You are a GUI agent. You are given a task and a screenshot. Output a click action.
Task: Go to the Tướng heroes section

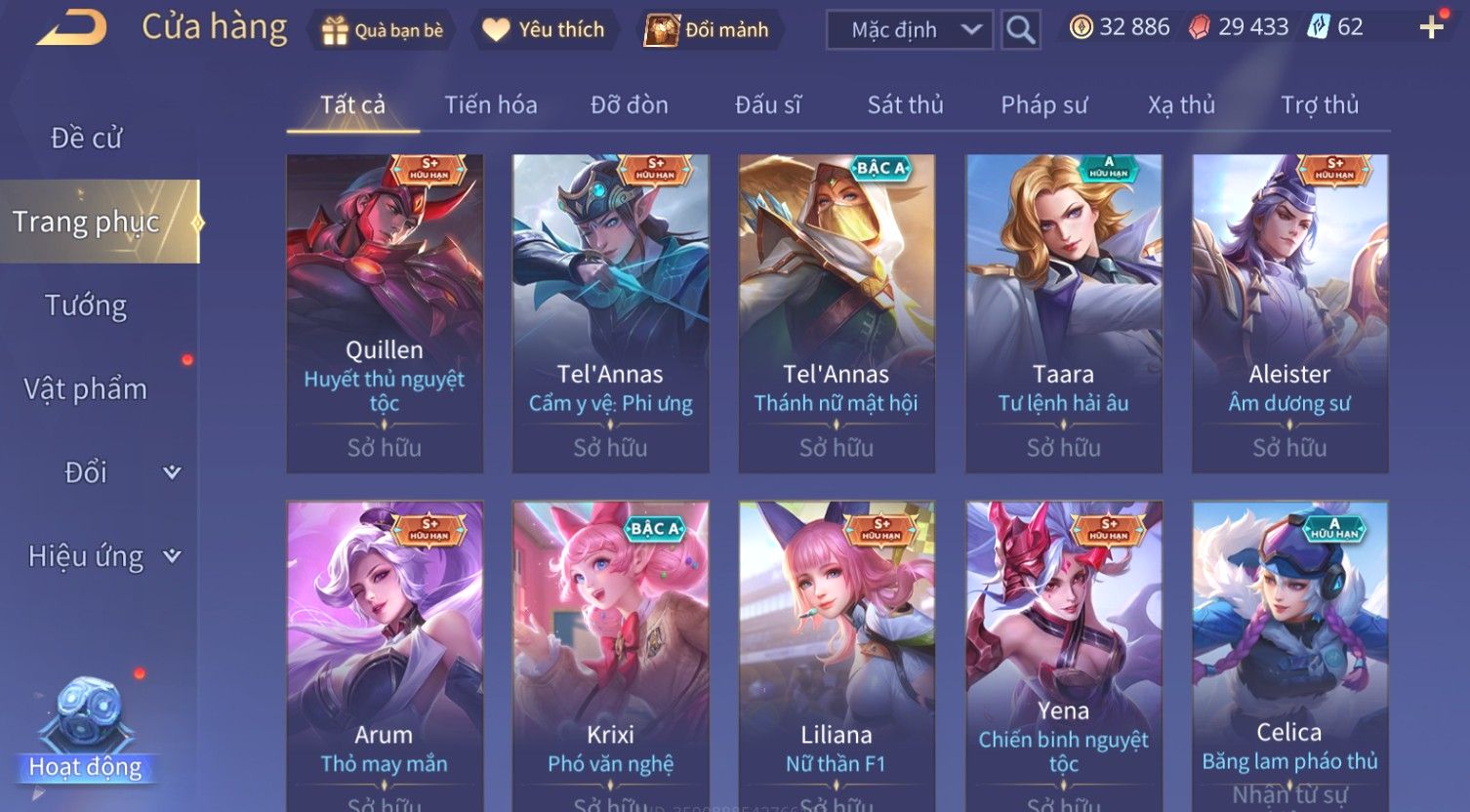point(86,305)
